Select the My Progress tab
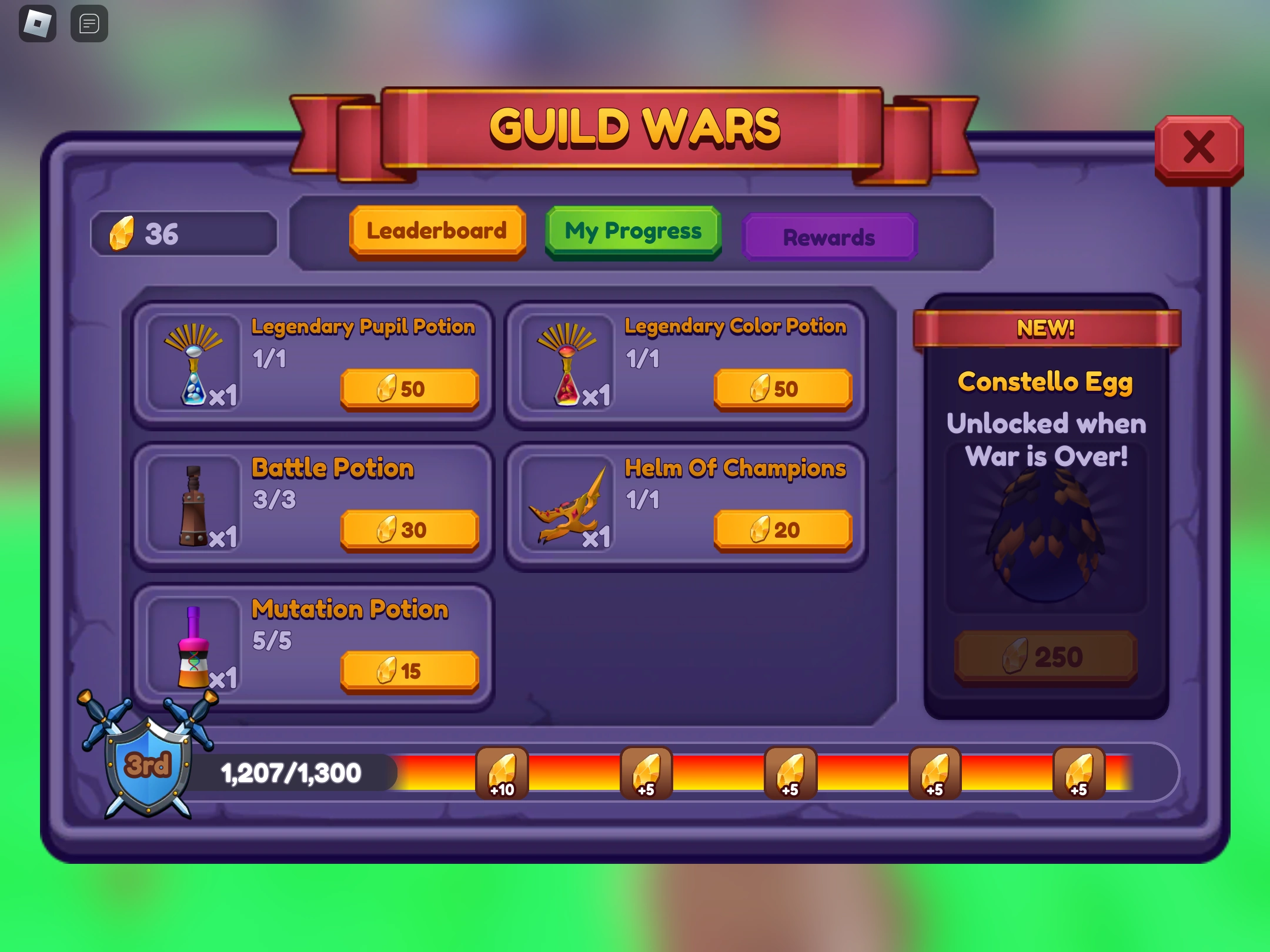Image resolution: width=1270 pixels, height=952 pixels. [x=633, y=232]
